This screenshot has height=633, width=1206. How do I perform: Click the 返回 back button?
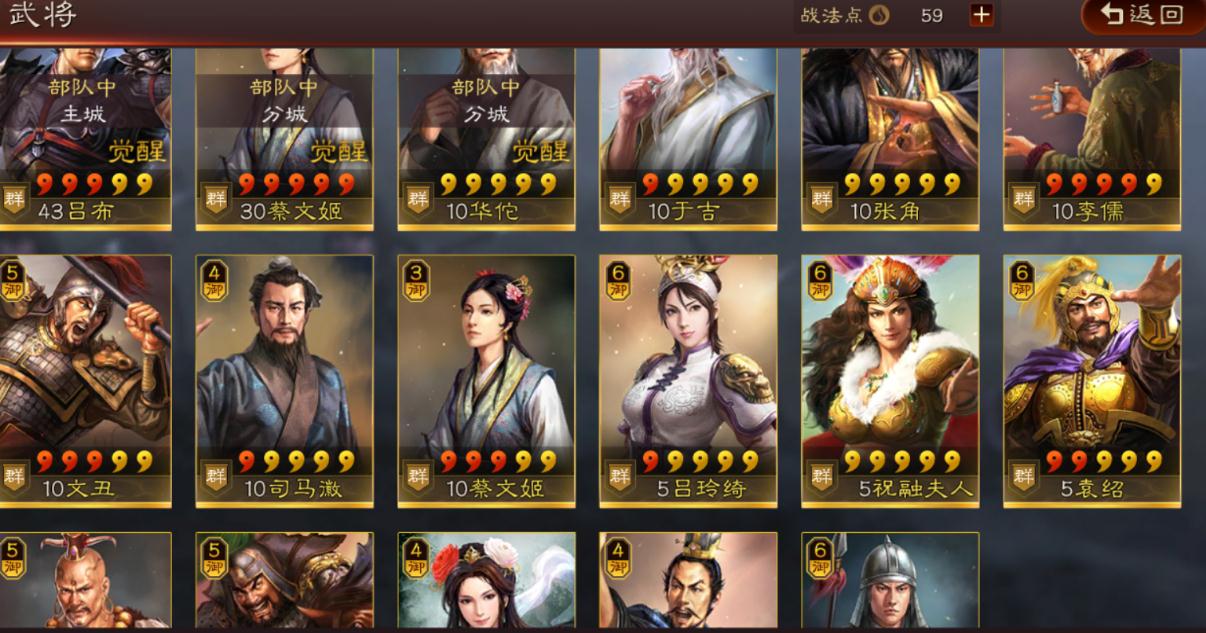click(1143, 15)
